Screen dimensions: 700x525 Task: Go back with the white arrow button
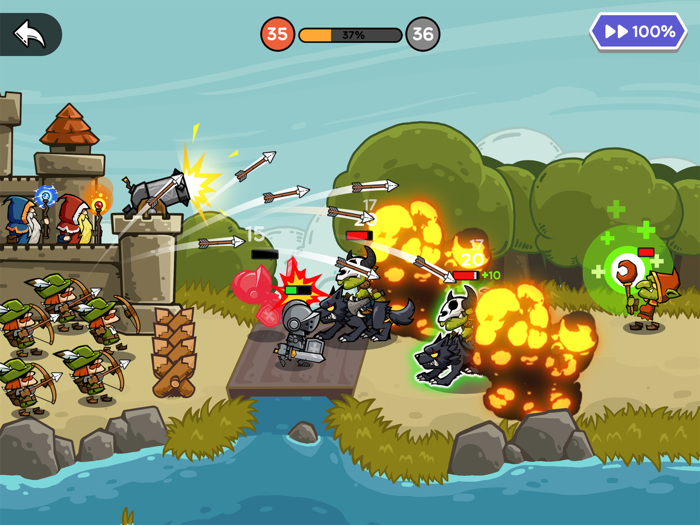tap(30, 34)
